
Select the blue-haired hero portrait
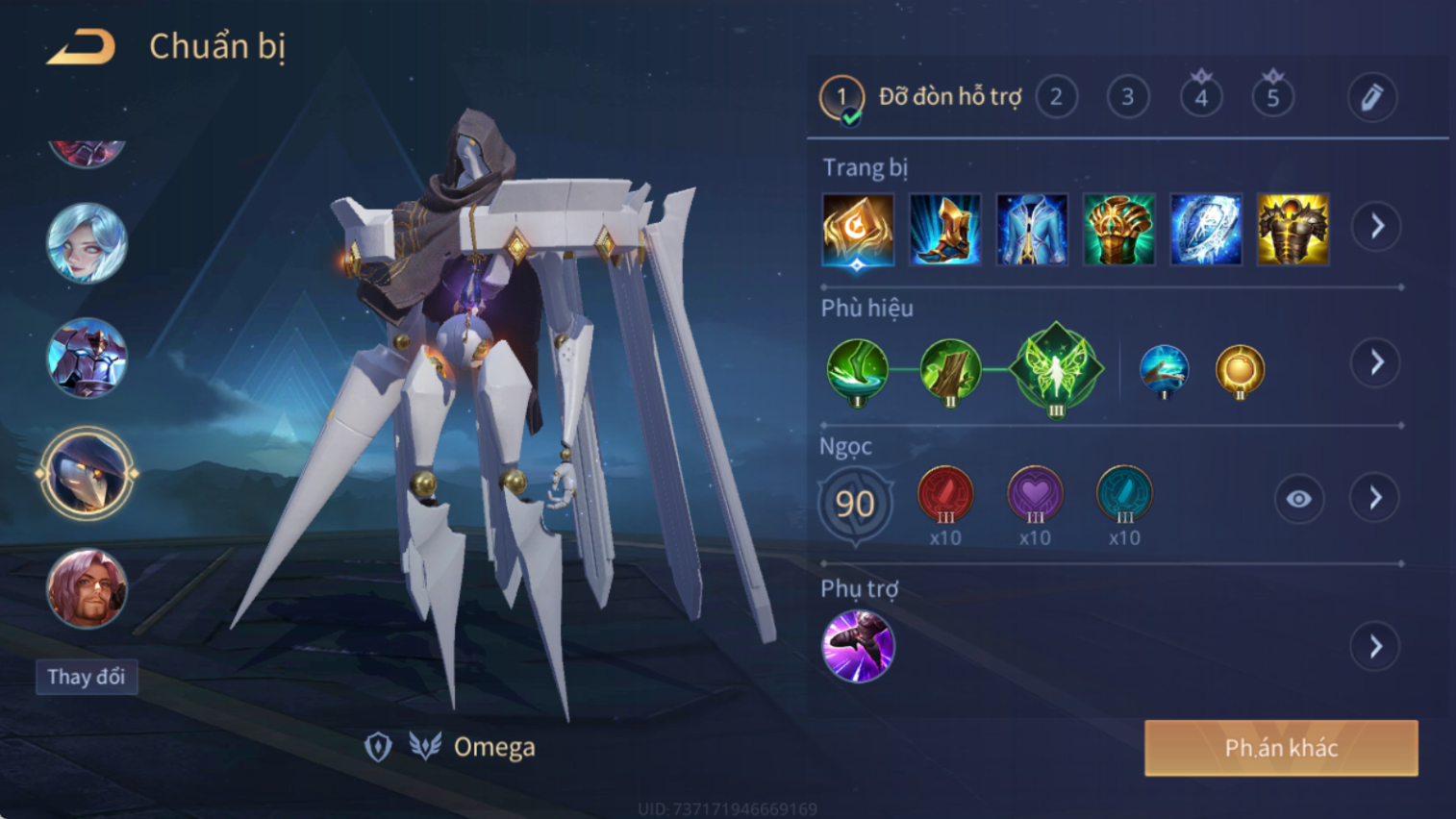[87, 243]
